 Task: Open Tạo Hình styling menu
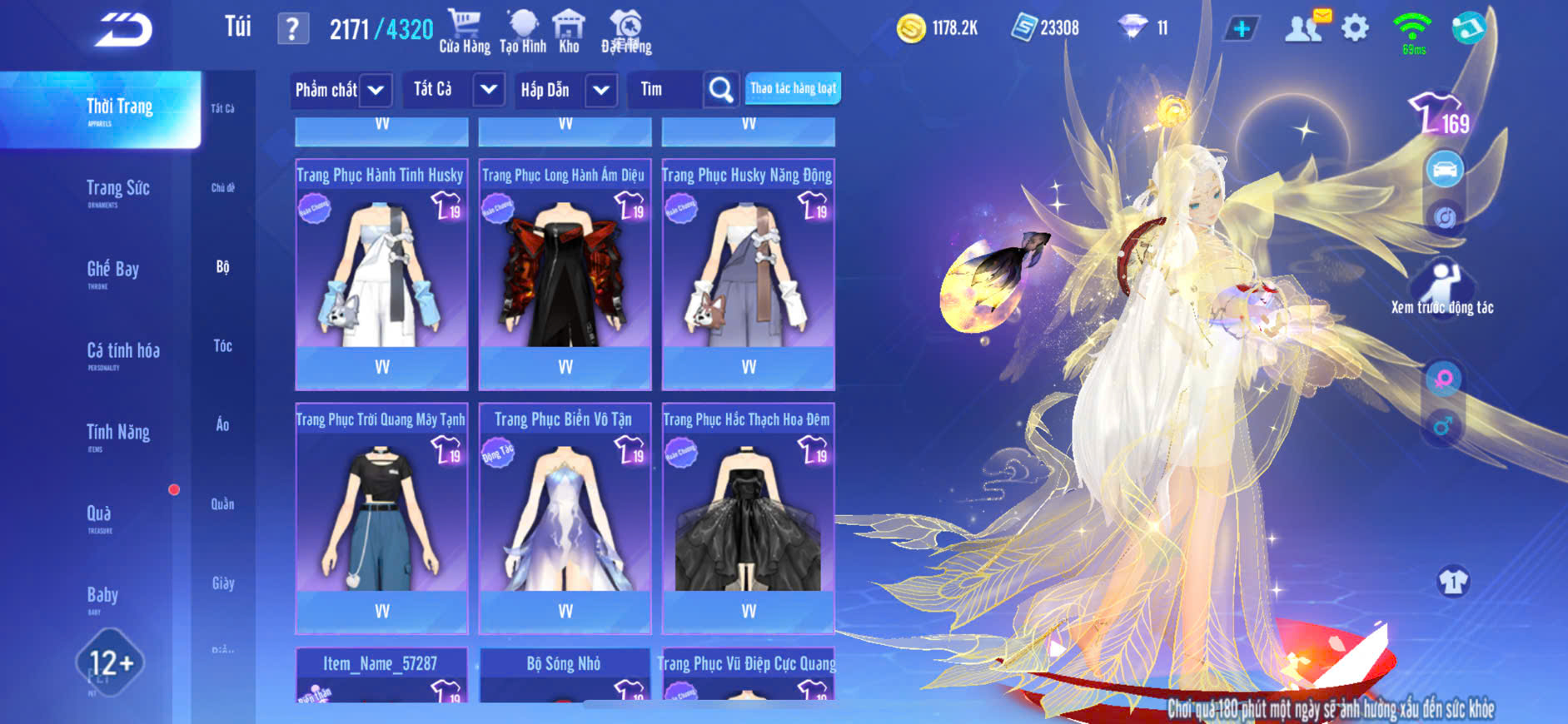523,32
